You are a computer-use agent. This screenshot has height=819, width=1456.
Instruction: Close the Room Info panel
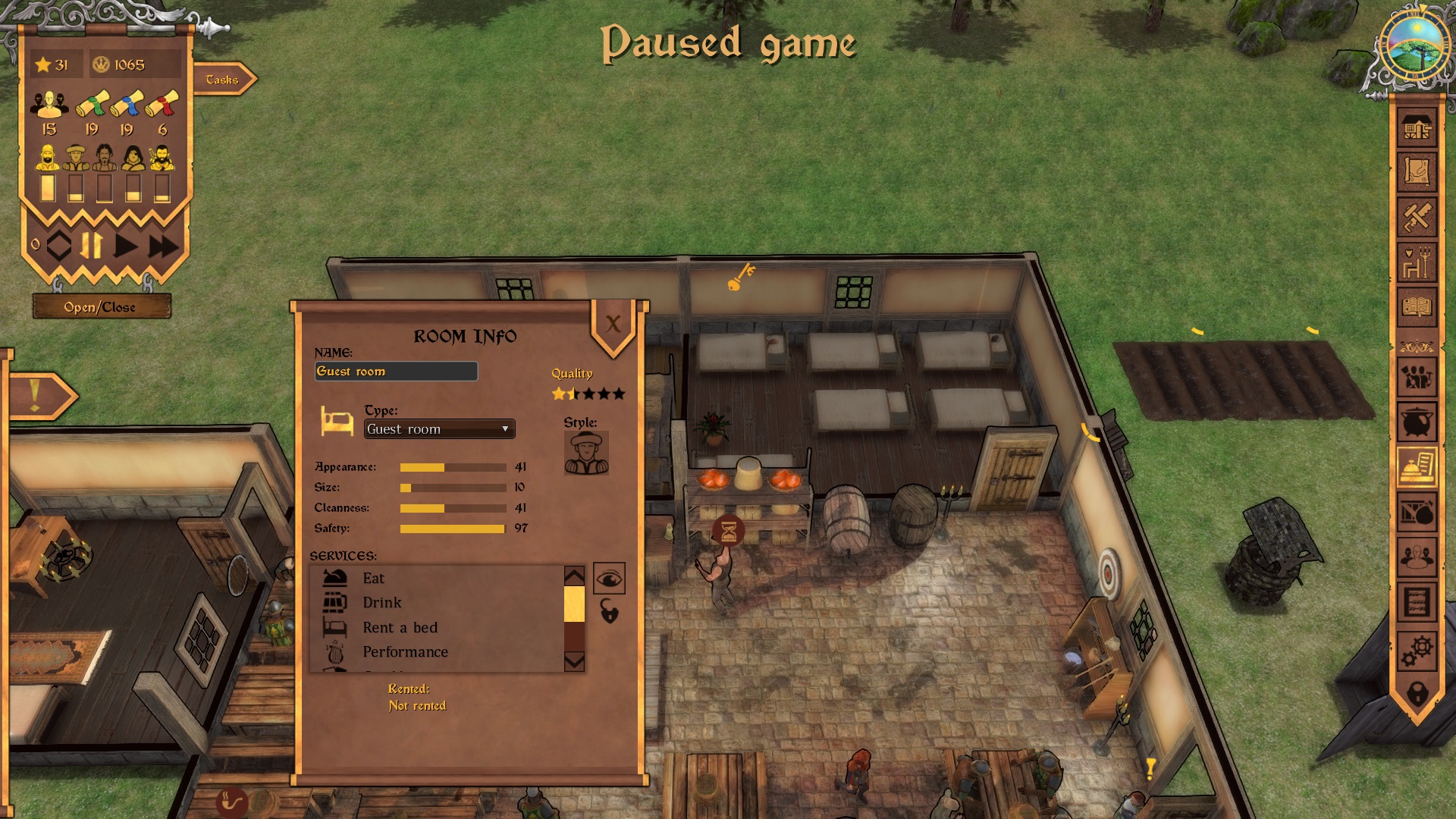click(x=613, y=325)
